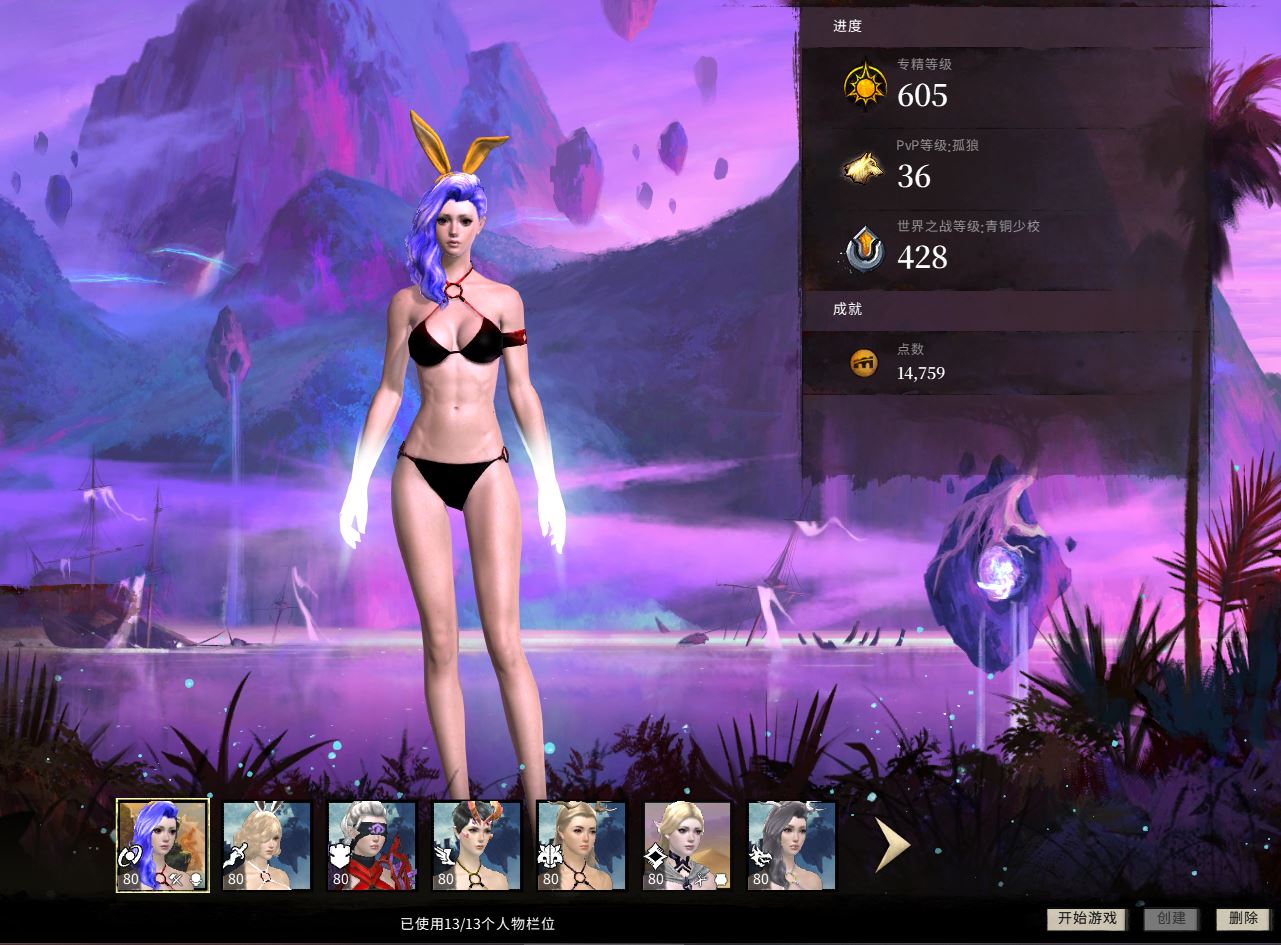Select the dark-haired character with red horns
Image resolution: width=1281 pixels, height=945 pixels.
click(x=477, y=846)
